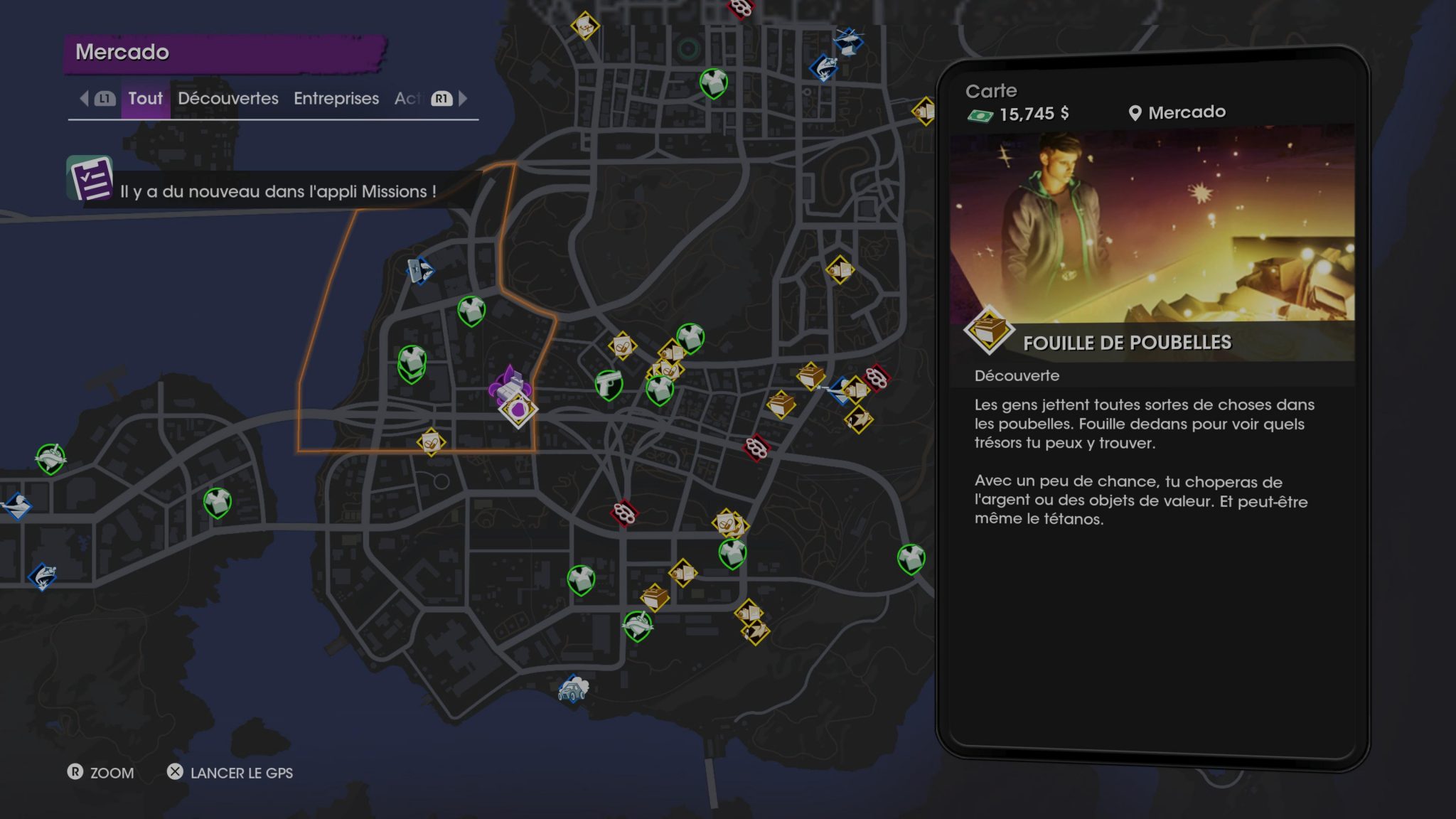Click the left arrow to switch filter categories
Screen dimensions: 1456x819
[84, 99]
